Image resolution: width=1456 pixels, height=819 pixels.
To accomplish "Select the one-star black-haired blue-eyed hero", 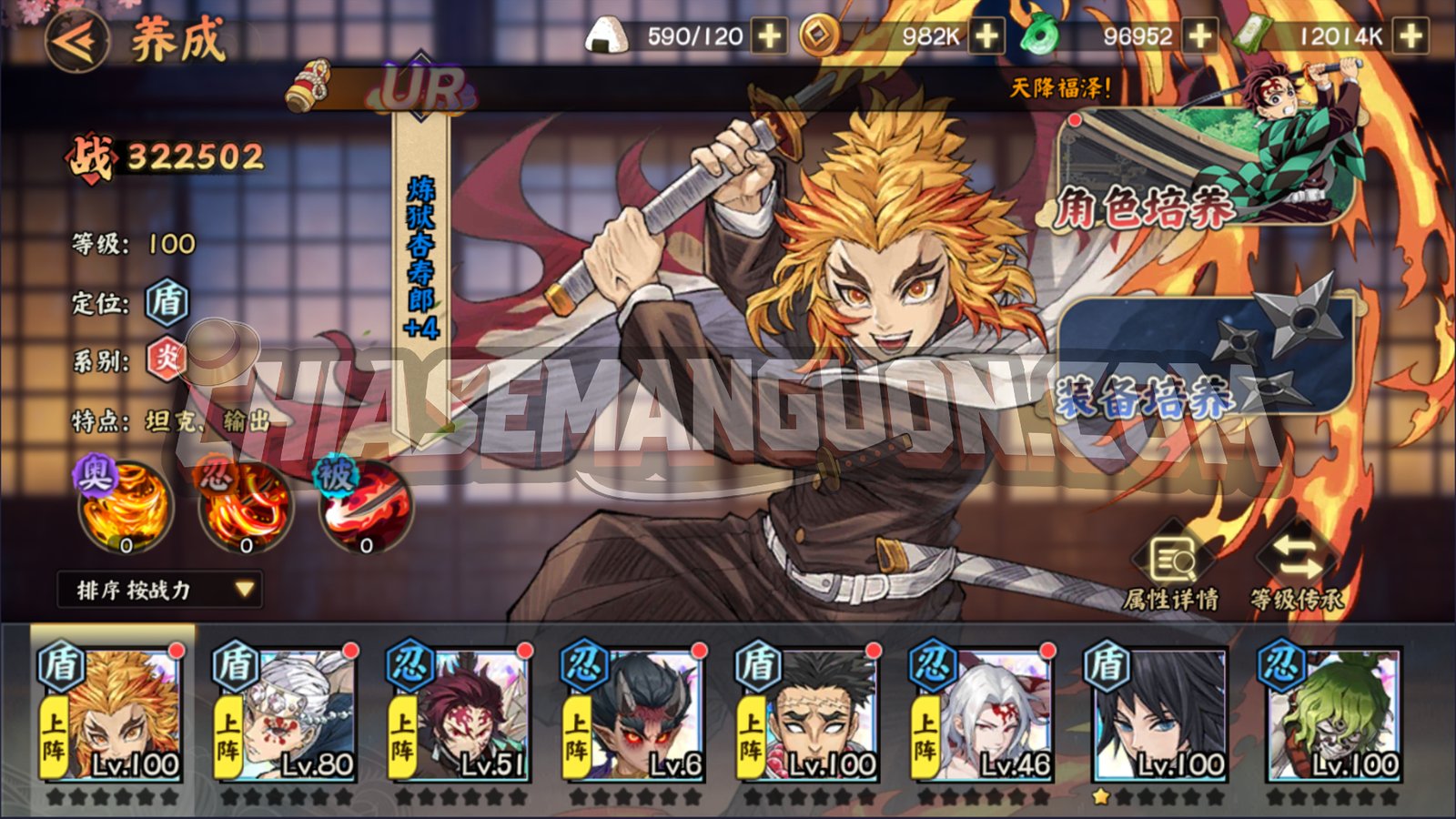I will point(1156,714).
